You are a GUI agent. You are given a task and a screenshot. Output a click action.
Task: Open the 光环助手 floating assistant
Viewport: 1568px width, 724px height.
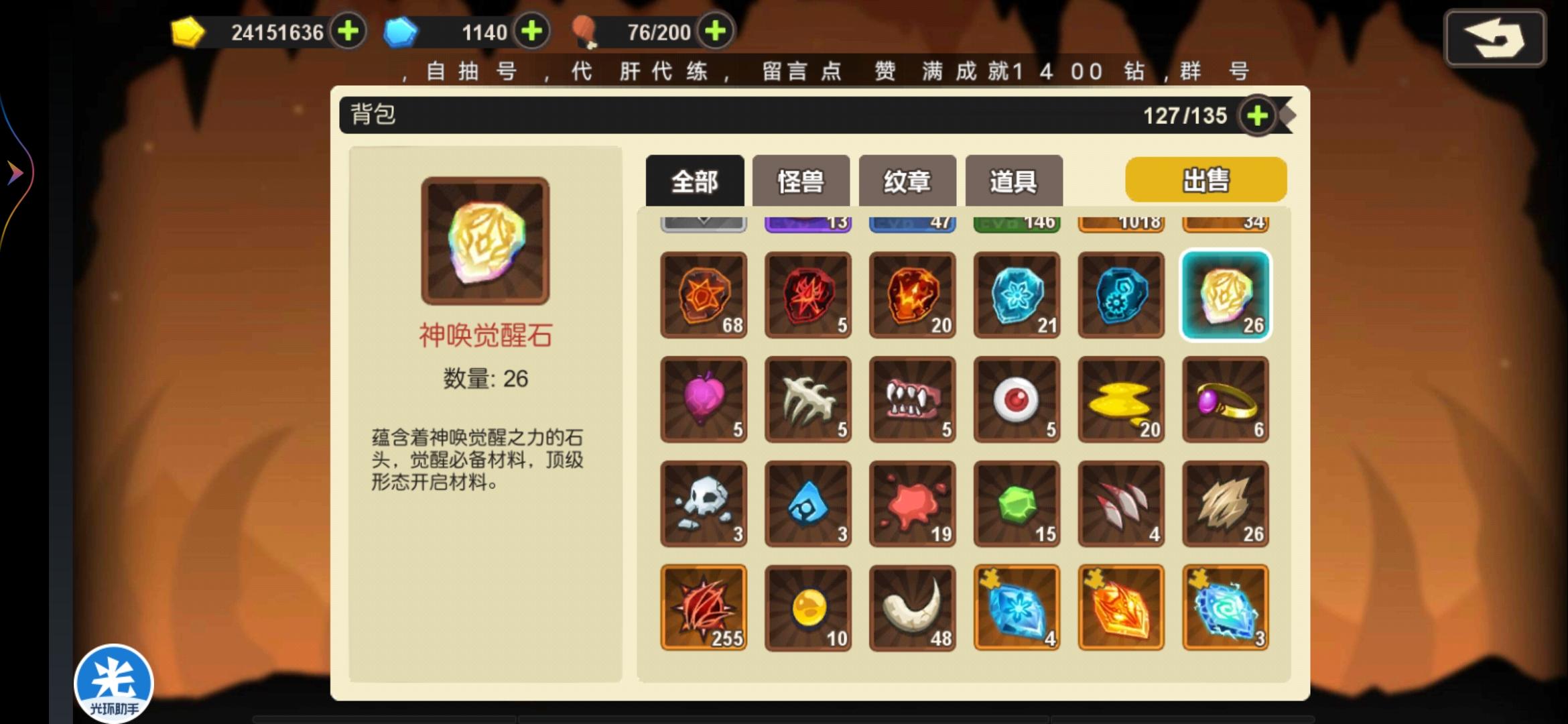(x=114, y=680)
